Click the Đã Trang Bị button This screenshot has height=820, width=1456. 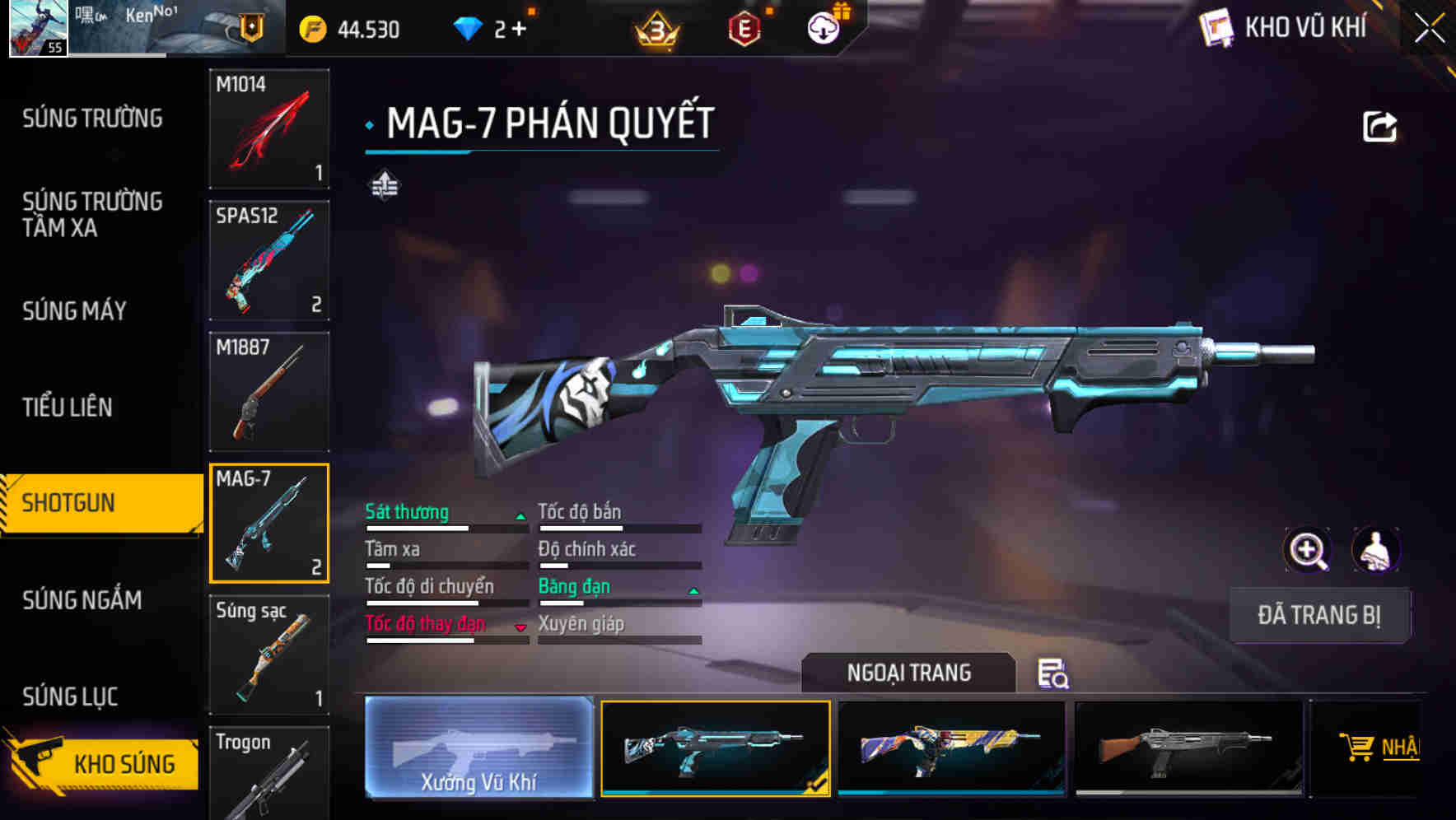[1318, 615]
